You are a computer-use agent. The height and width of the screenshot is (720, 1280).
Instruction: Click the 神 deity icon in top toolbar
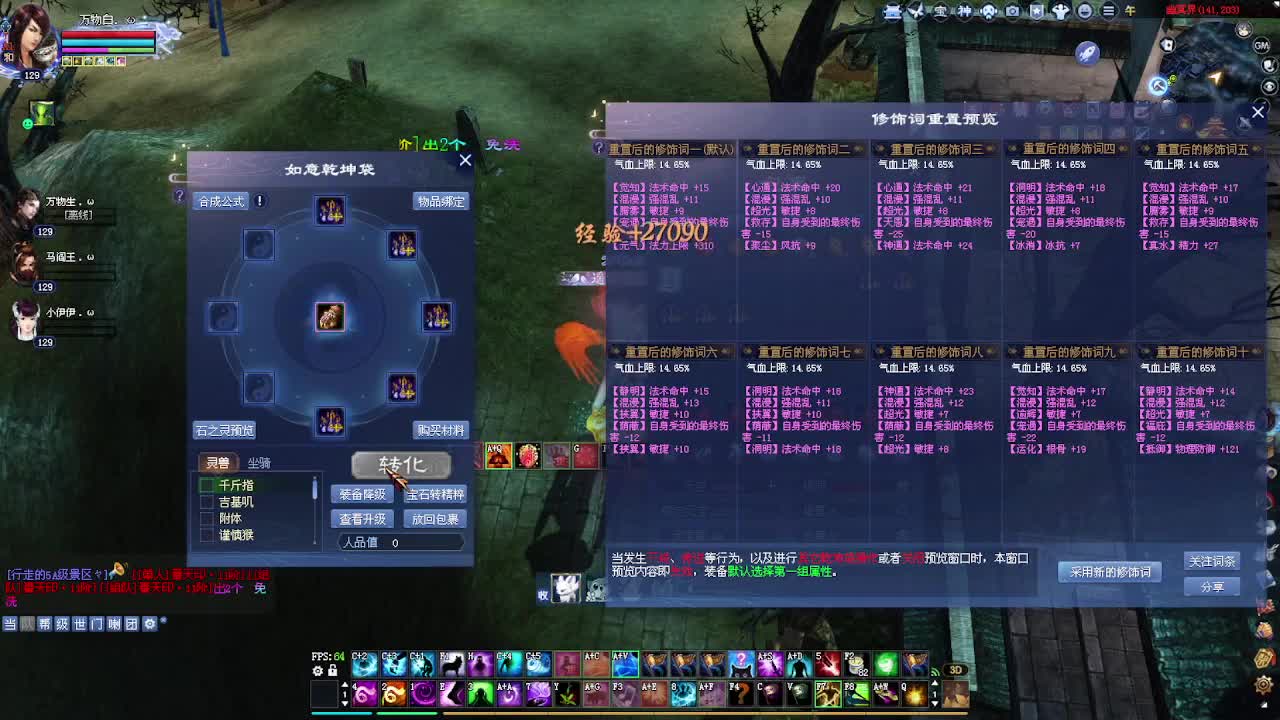965,11
